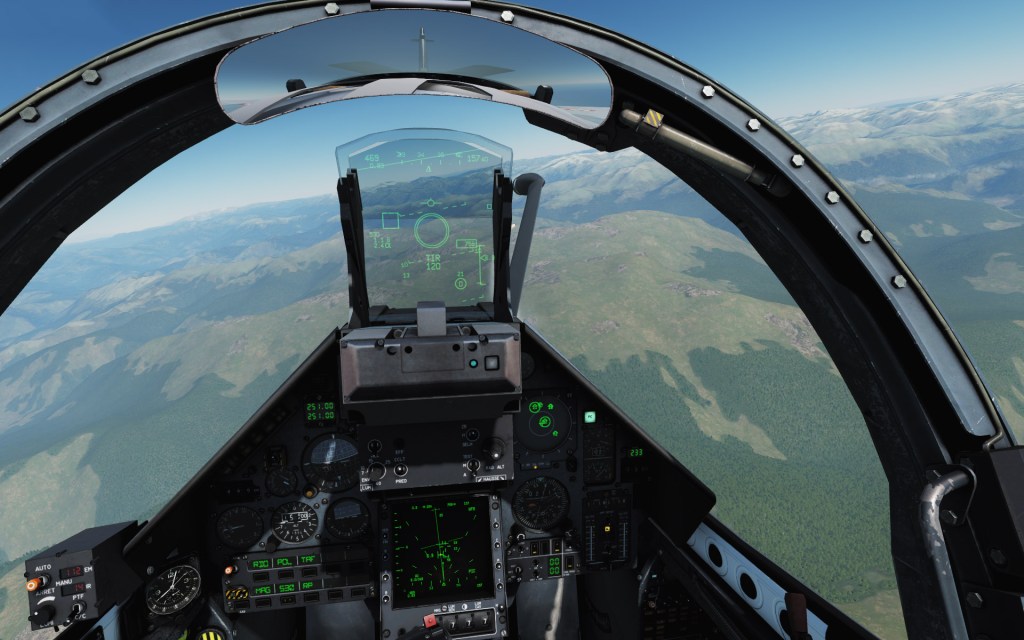Click the red button below the radar screen
1024x640 pixels.
pyautogui.click(x=428, y=620)
